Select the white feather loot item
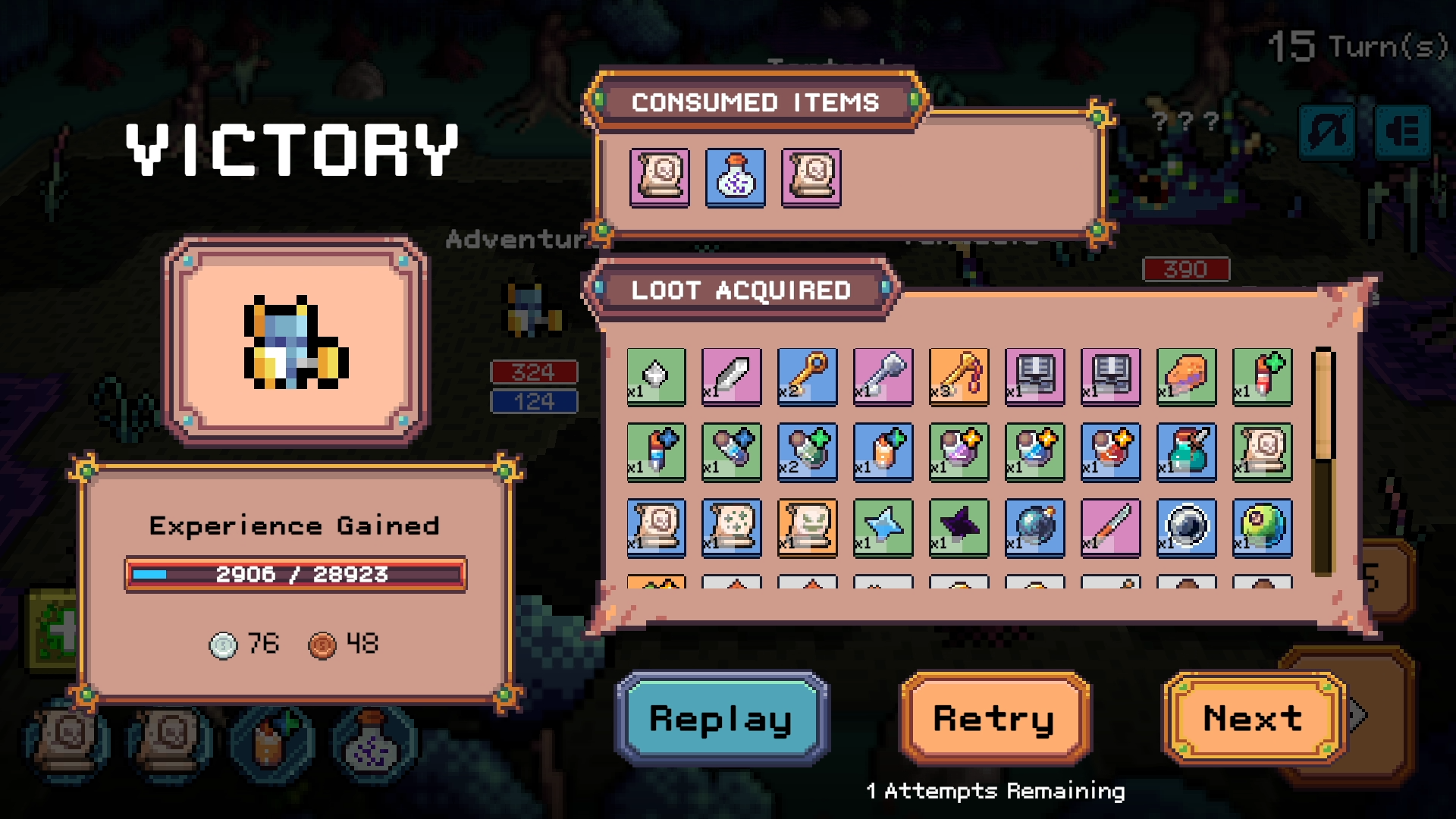The height and width of the screenshot is (819, 1456). point(732,376)
